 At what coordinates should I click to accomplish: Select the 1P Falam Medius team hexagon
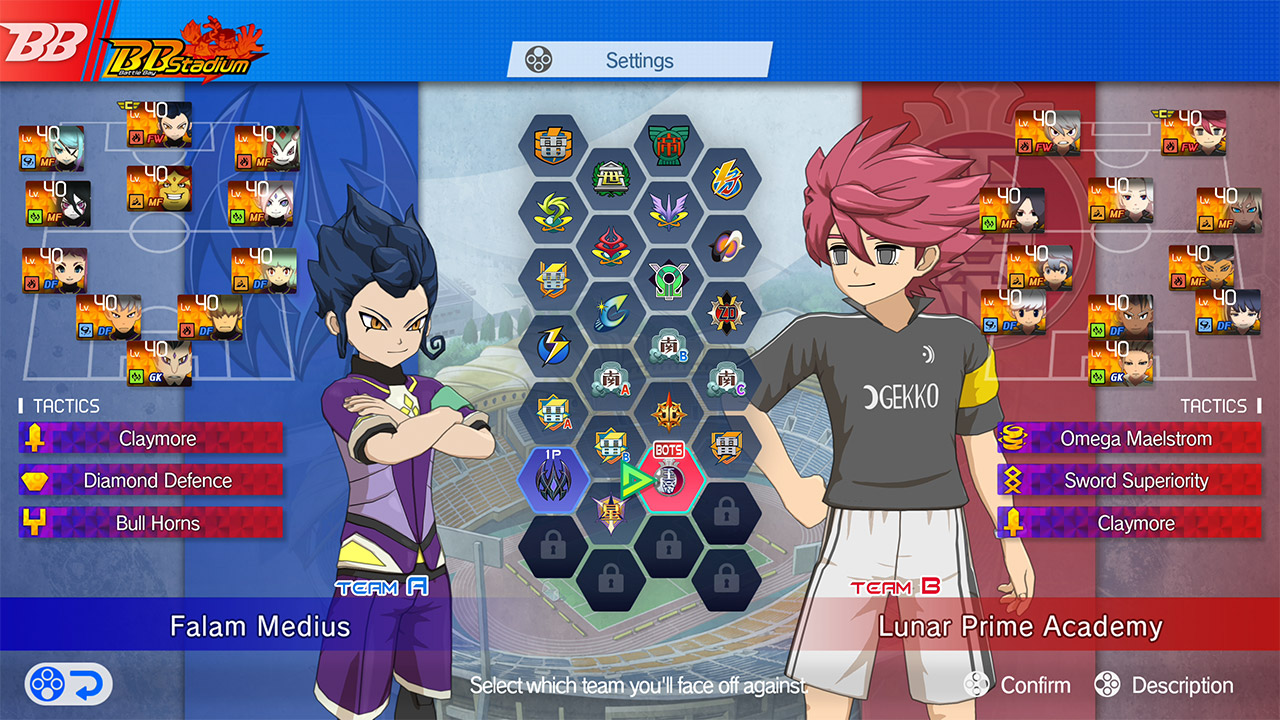(x=552, y=479)
